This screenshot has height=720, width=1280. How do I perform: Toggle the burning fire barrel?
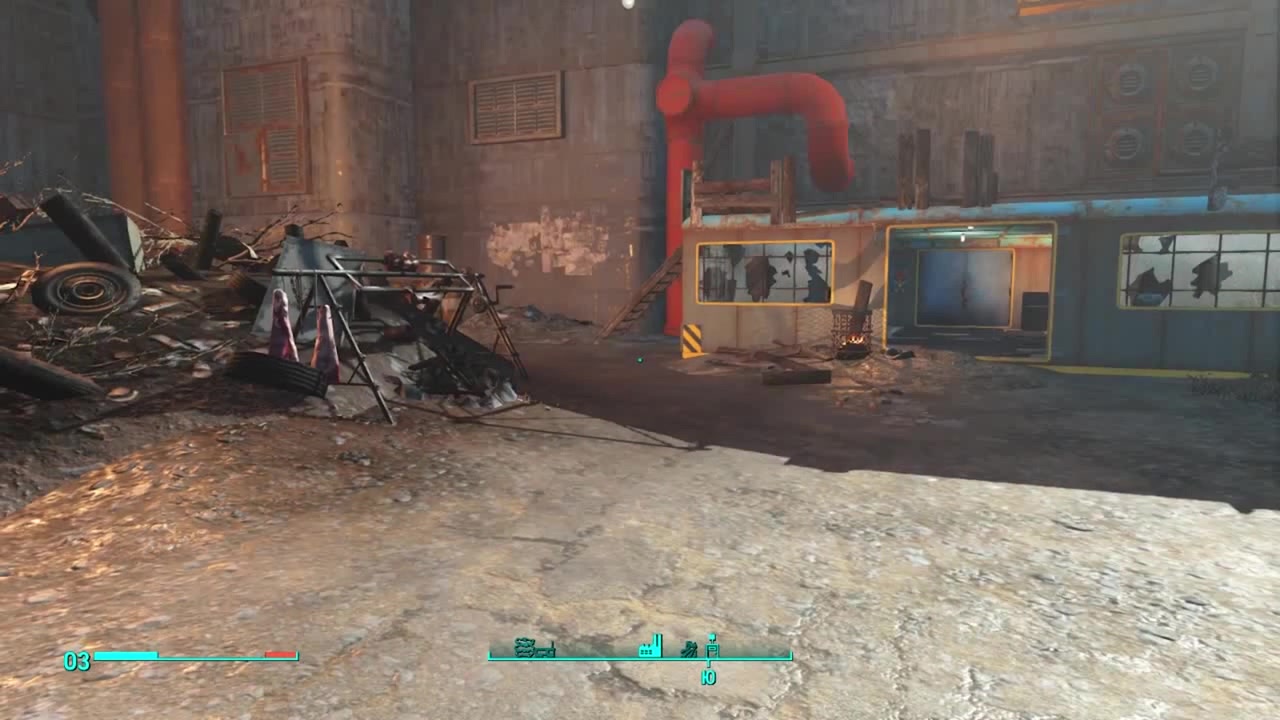(x=853, y=325)
